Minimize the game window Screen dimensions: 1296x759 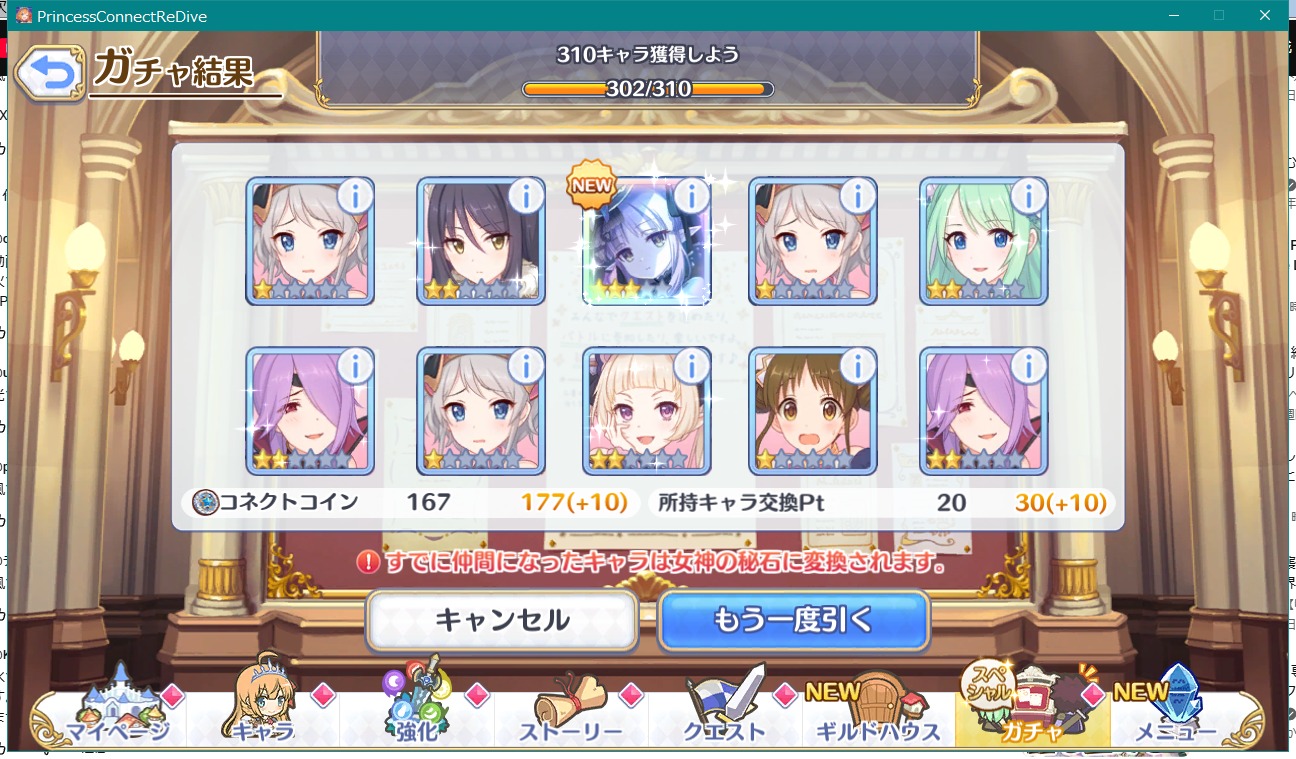coord(1174,15)
